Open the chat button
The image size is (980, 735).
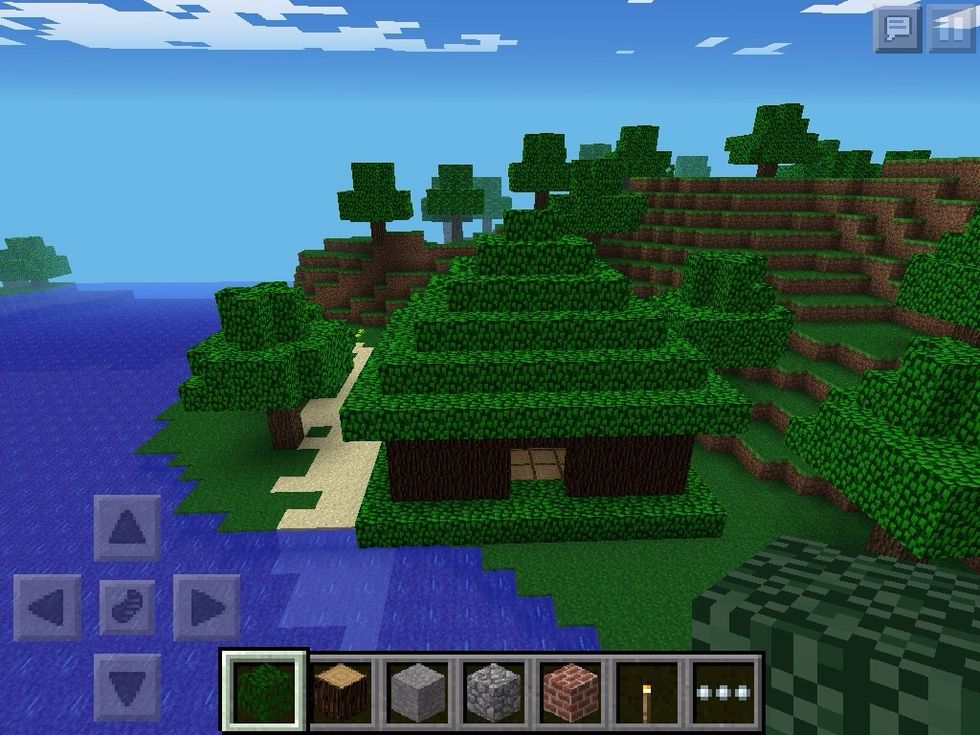tap(897, 28)
